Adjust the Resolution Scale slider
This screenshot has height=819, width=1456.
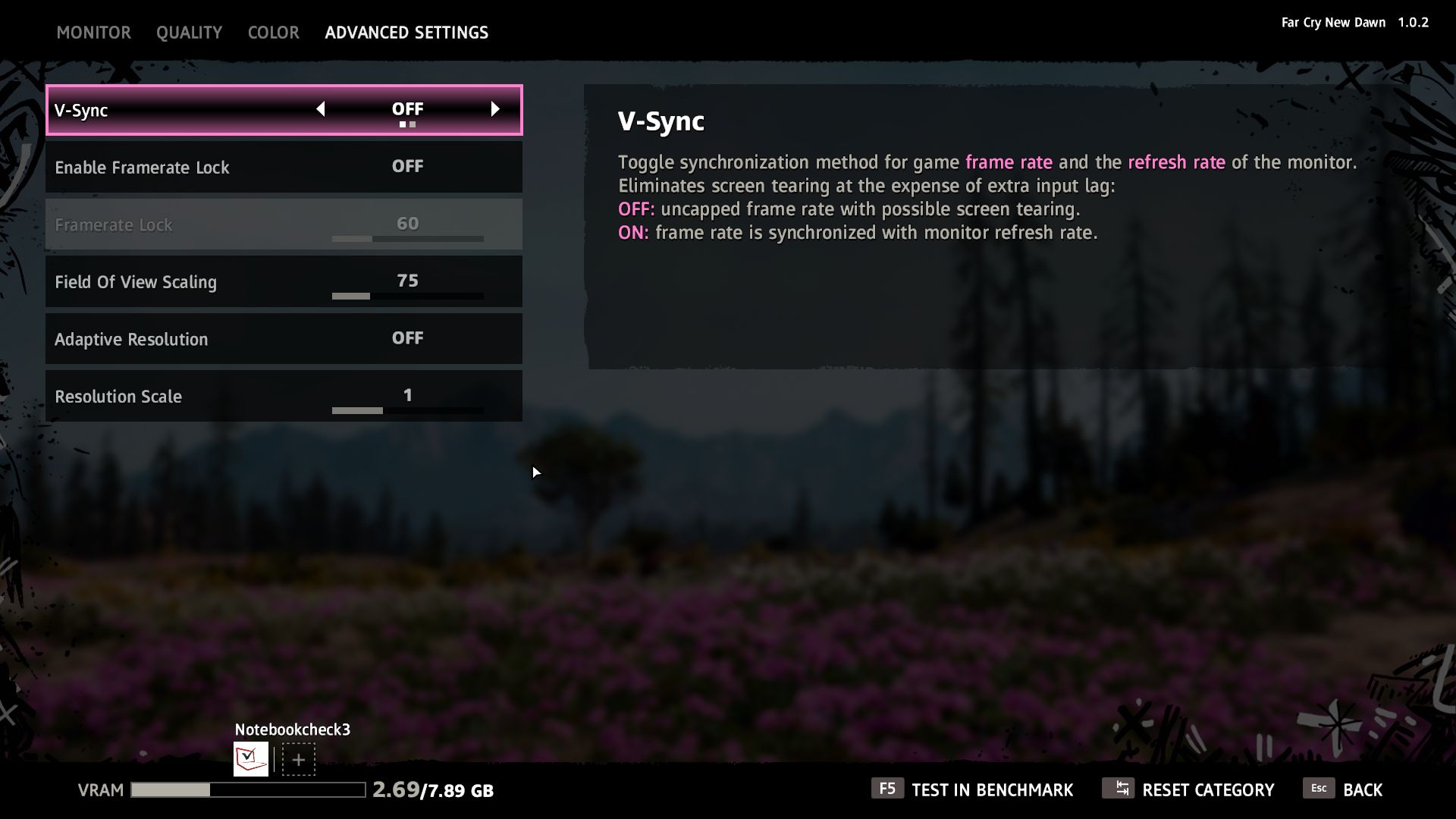(x=407, y=410)
